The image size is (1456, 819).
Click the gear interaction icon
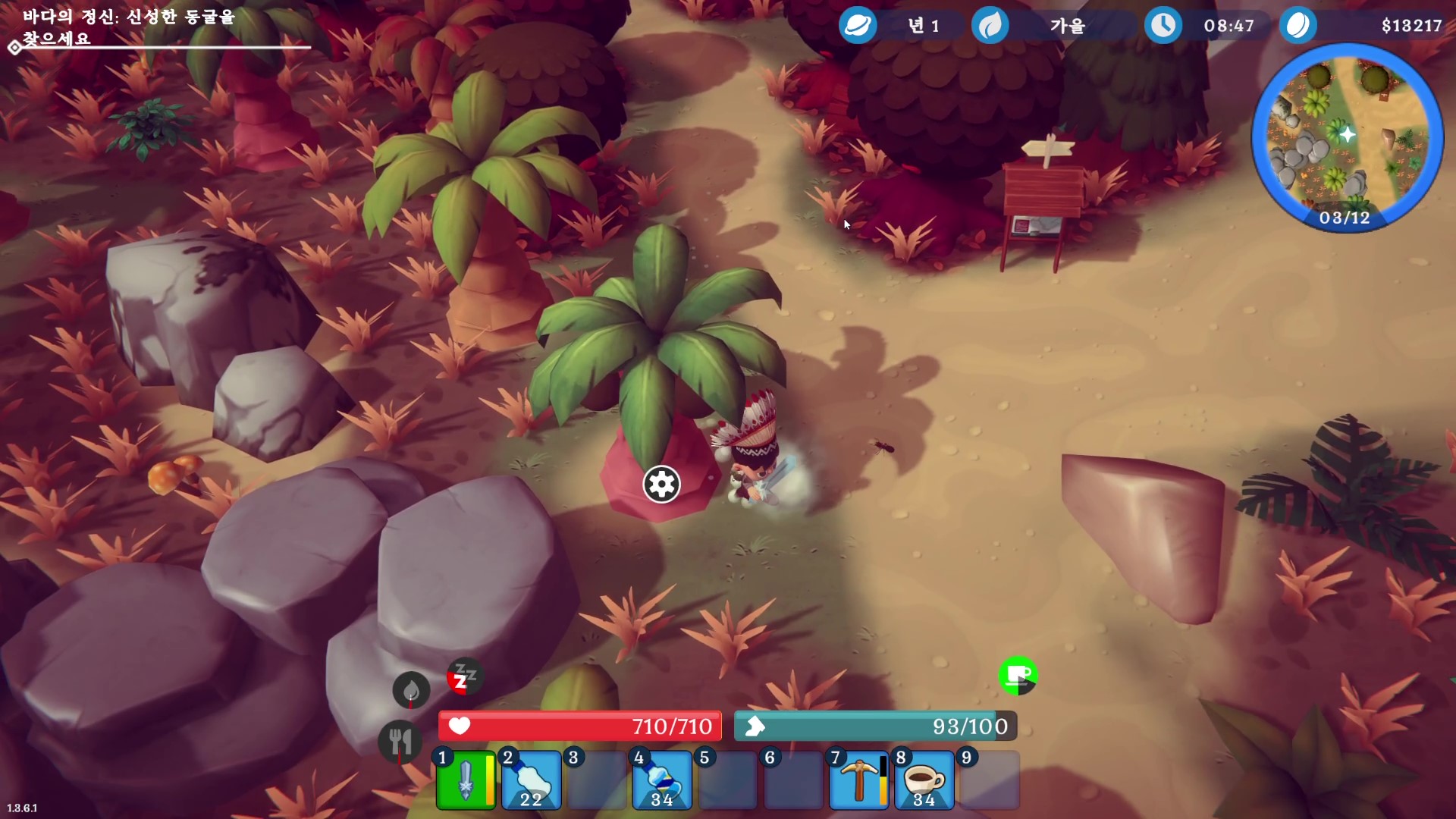point(661,484)
